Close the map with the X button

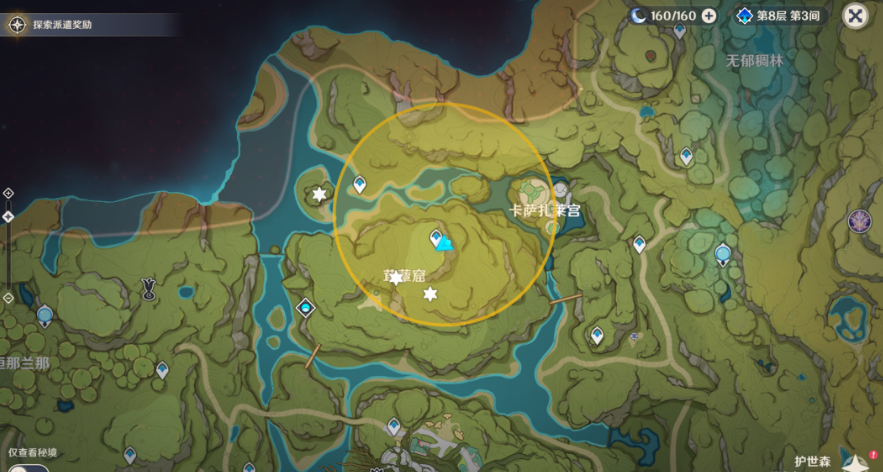tap(854, 15)
